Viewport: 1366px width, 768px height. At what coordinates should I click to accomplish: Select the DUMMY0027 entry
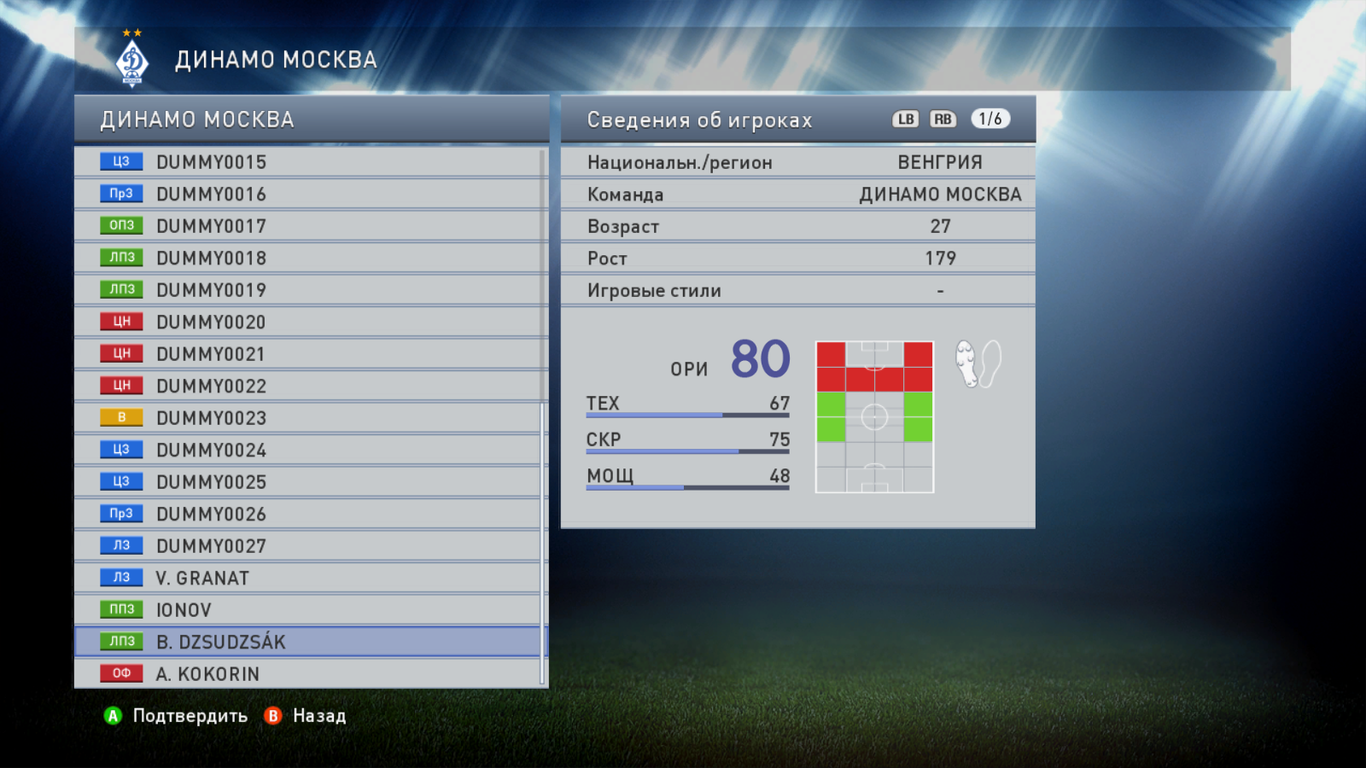pyautogui.click(x=310, y=546)
